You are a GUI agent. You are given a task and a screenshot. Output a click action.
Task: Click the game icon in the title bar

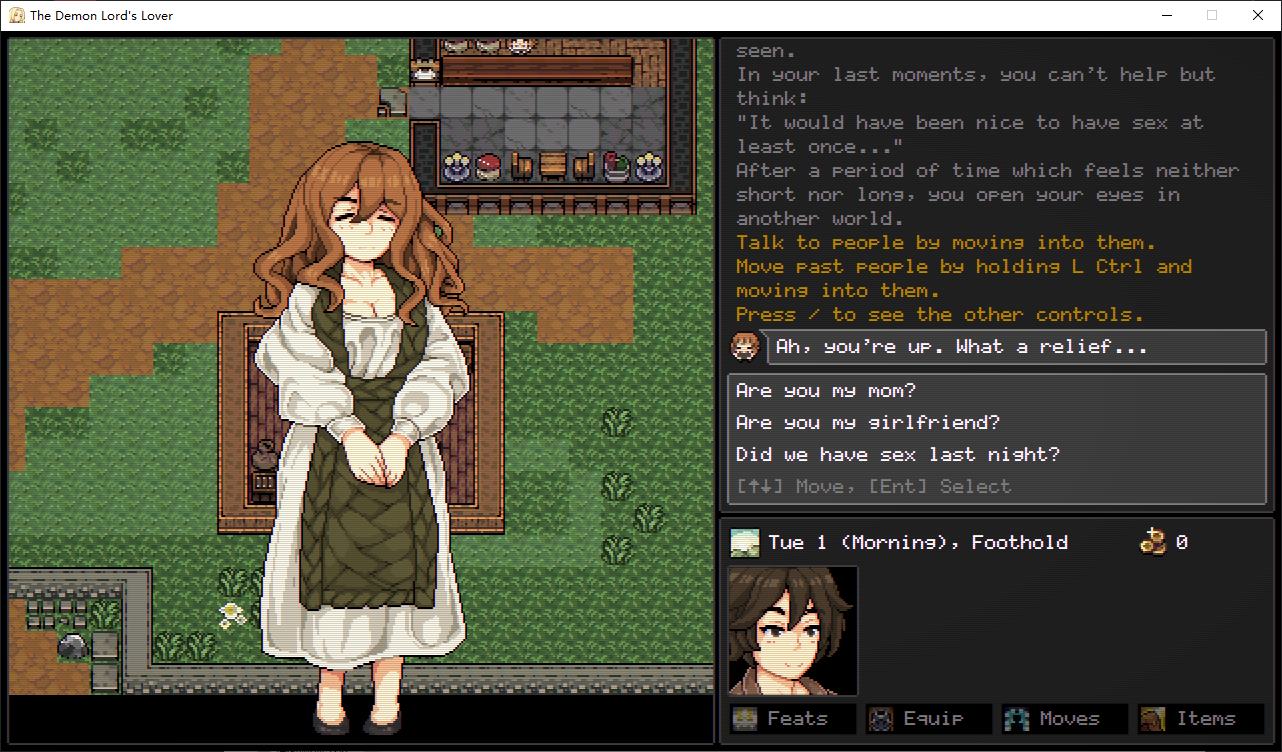(17, 15)
